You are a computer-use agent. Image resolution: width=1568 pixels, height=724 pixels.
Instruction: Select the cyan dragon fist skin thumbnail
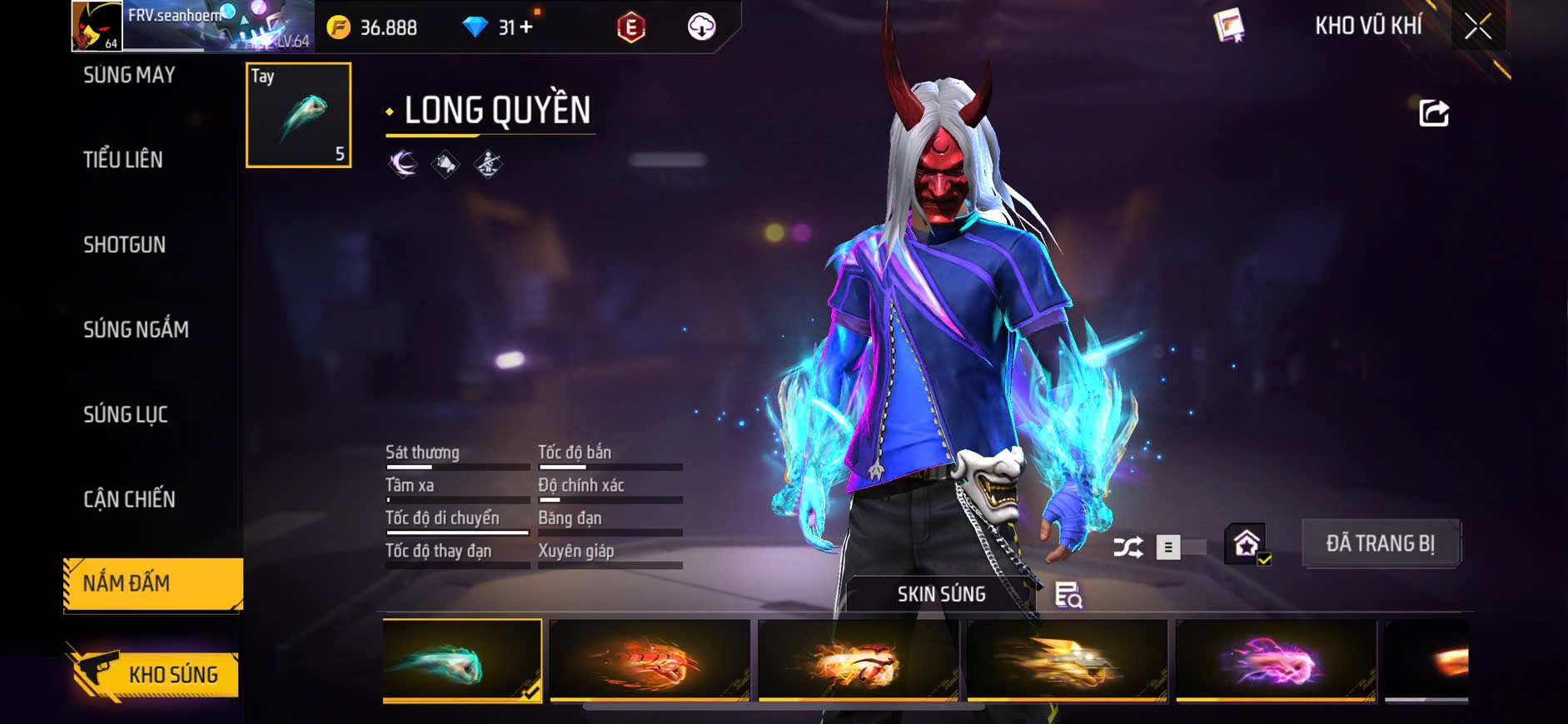(462, 660)
